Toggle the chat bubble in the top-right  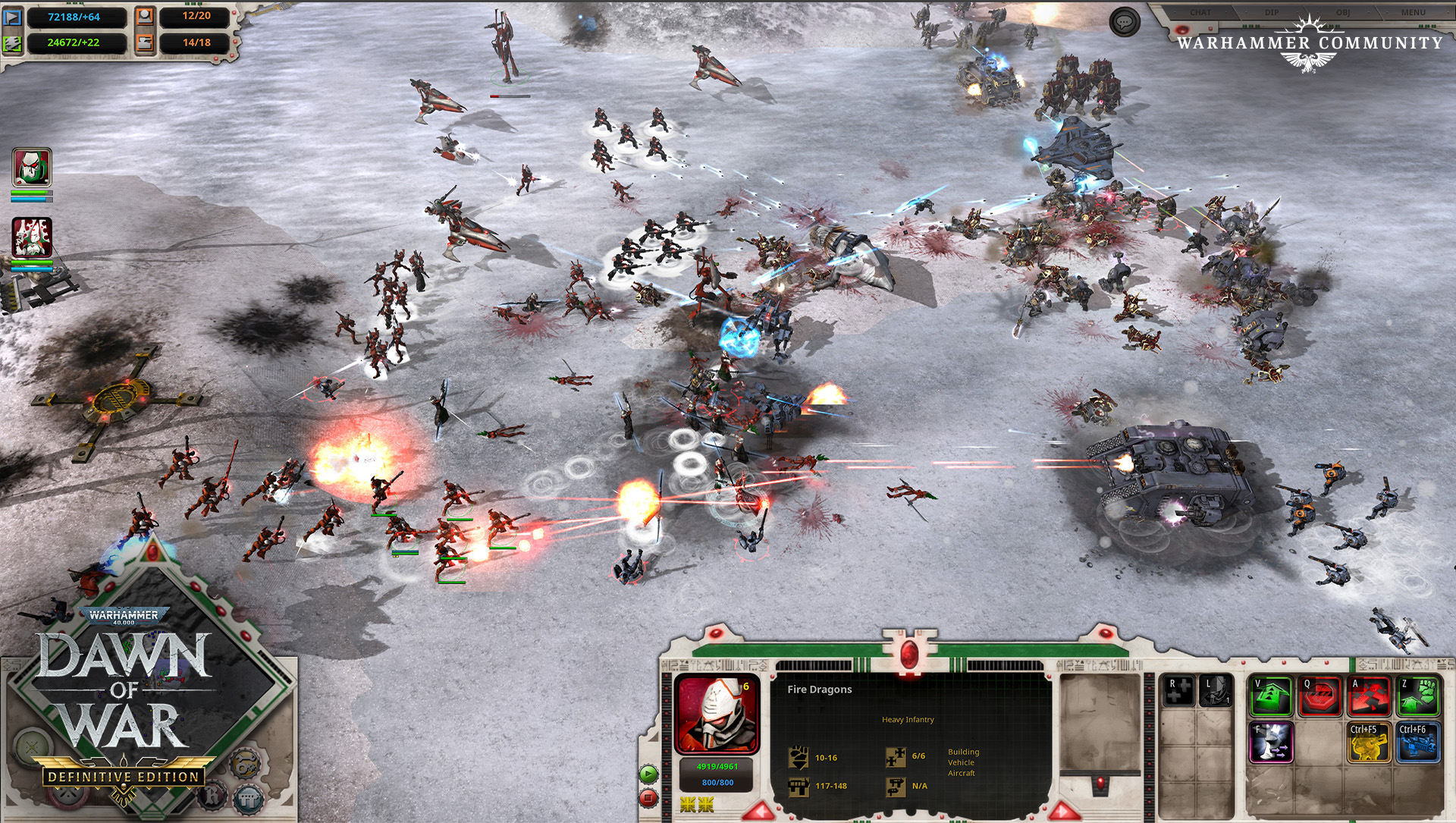(x=1125, y=21)
